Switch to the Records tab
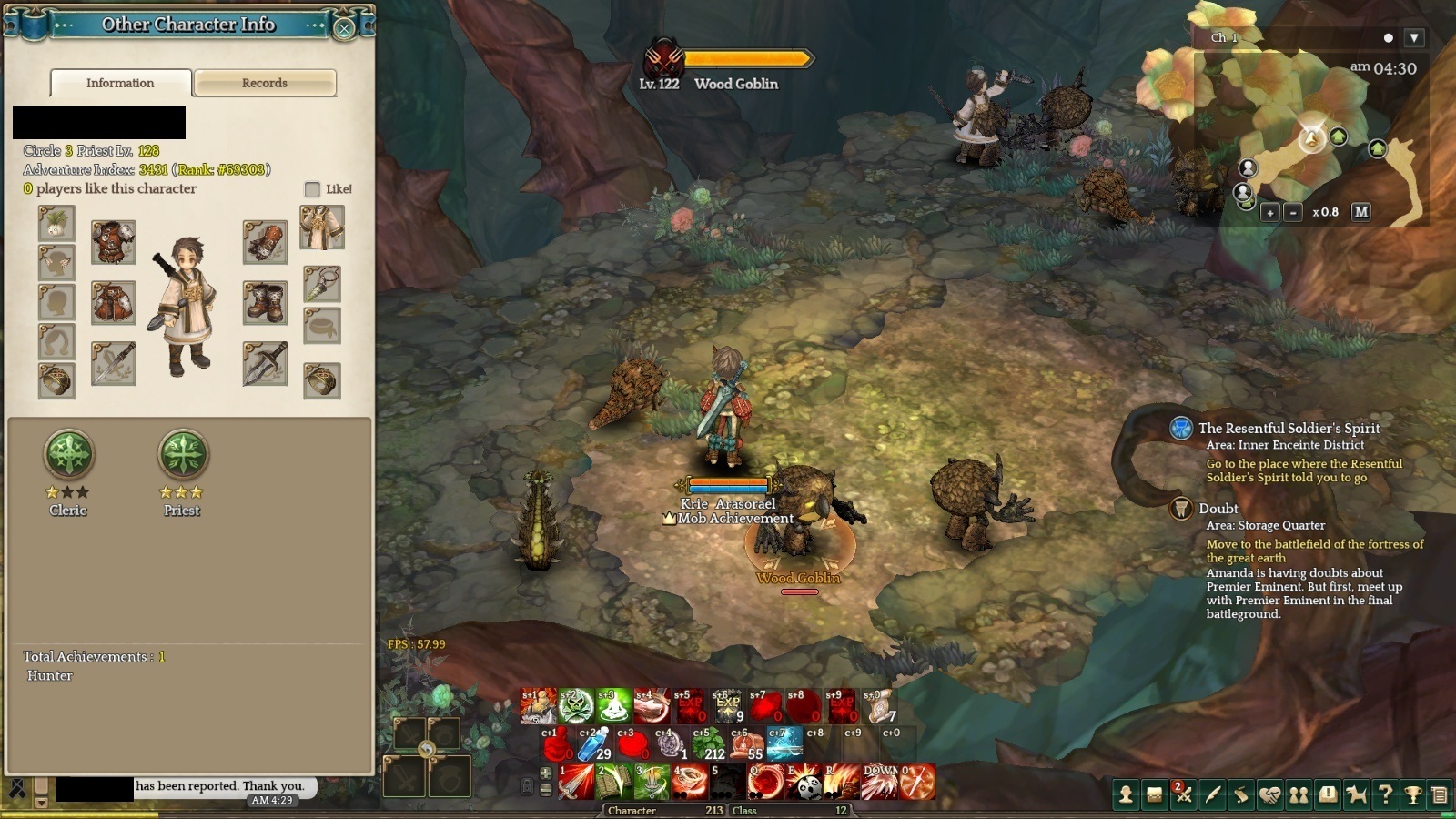The height and width of the screenshot is (819, 1456). point(265,83)
